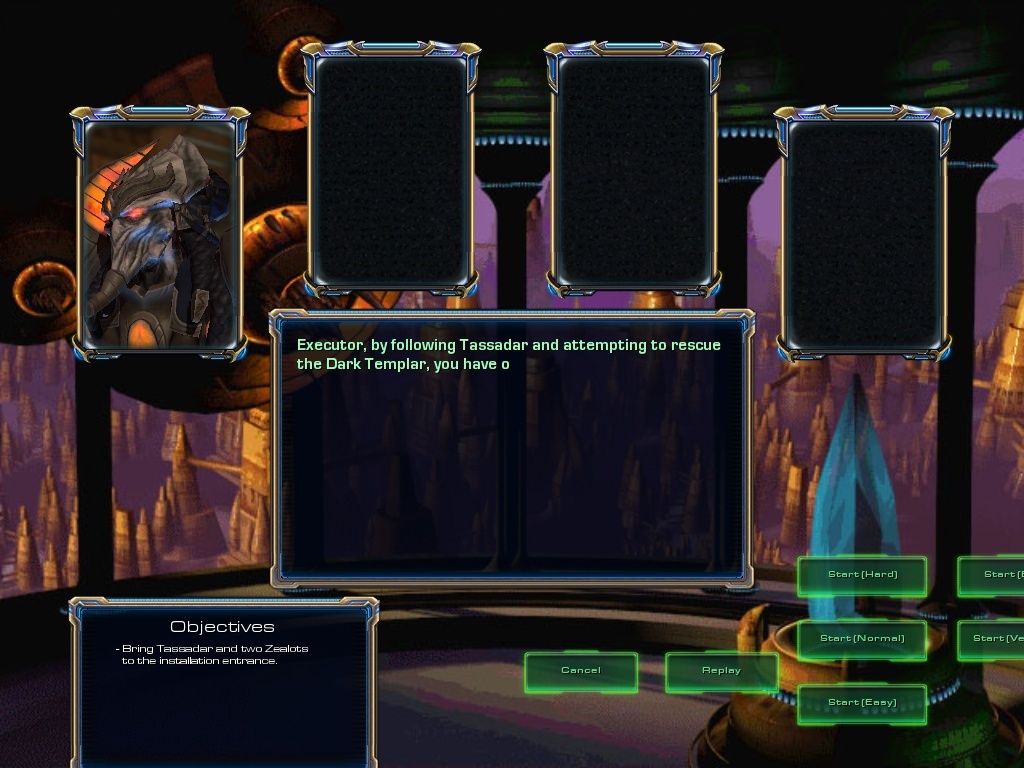The width and height of the screenshot is (1024, 768).
Task: Select the cut-off Start button beside Hard
Action: point(992,575)
